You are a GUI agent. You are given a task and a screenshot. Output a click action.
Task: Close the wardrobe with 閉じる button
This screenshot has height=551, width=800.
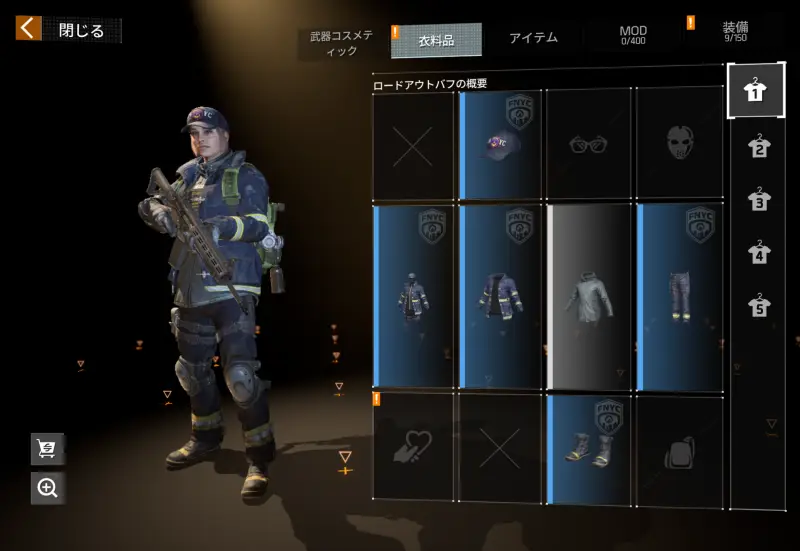(68, 30)
